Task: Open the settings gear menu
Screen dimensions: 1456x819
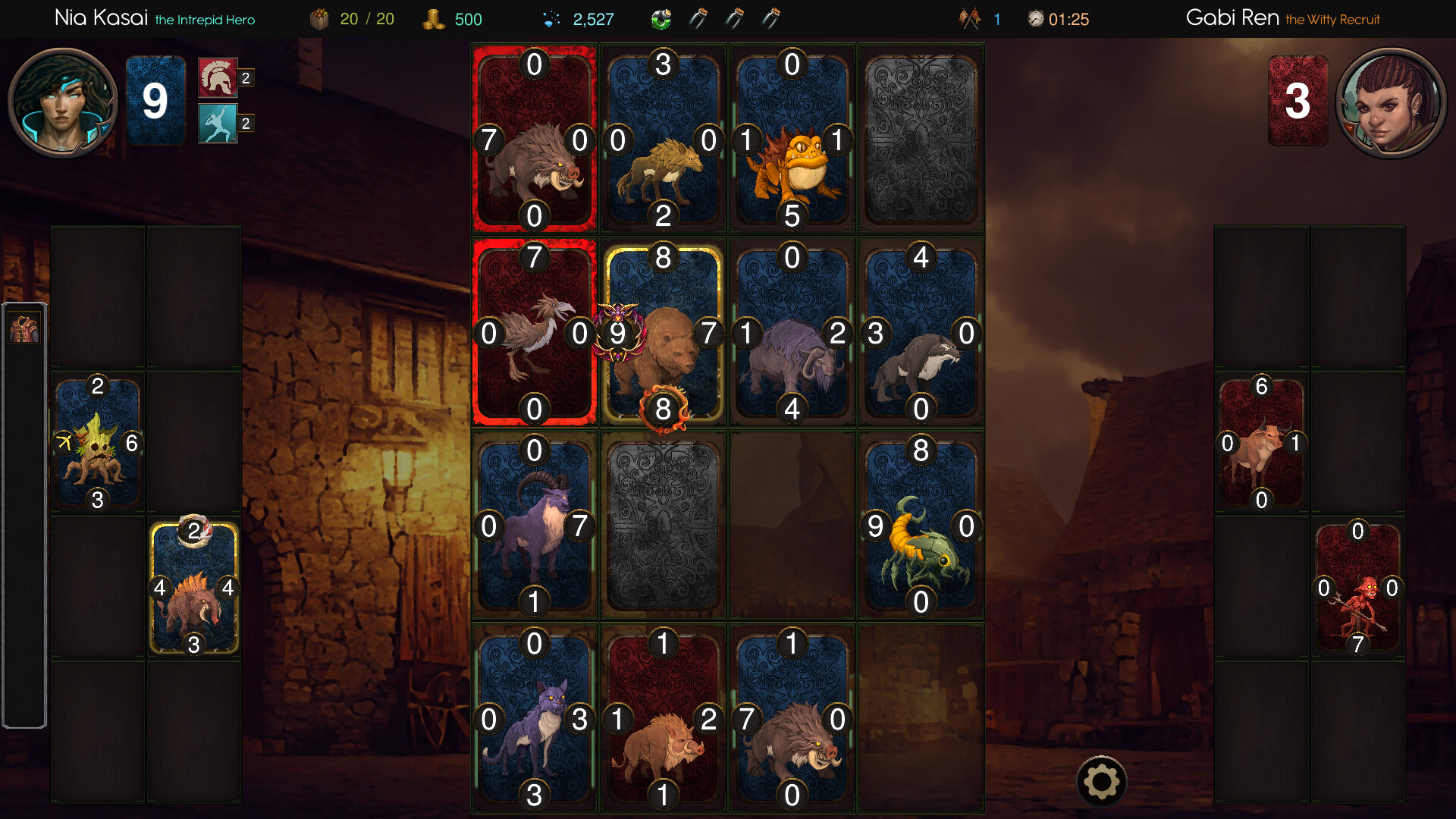Action: pos(1101,781)
